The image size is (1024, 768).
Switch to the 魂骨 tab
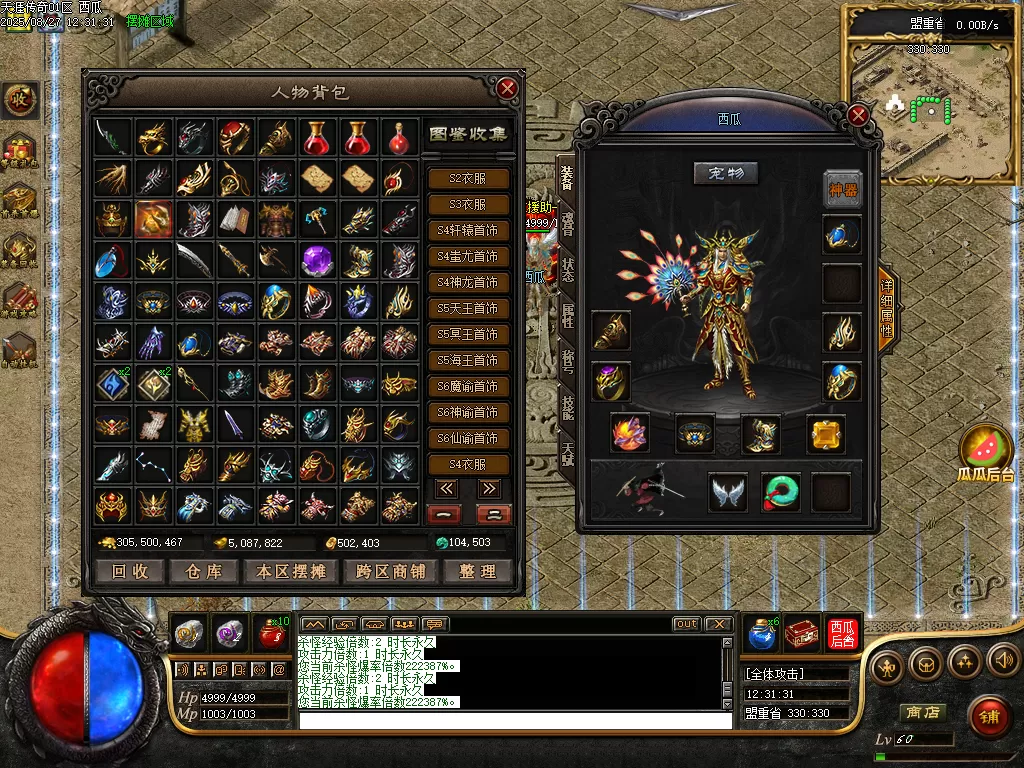567,228
